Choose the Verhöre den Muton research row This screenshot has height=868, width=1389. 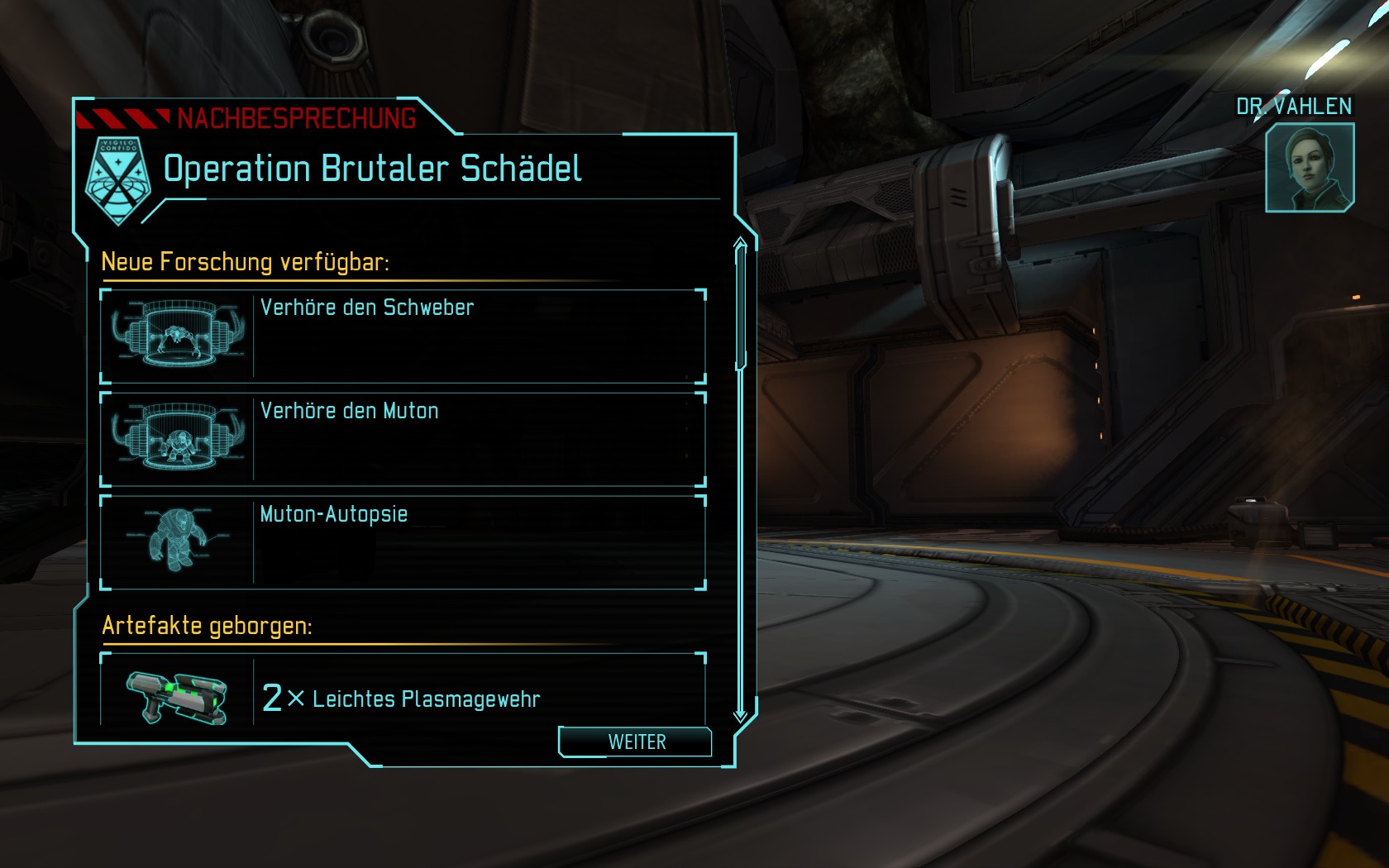403,439
